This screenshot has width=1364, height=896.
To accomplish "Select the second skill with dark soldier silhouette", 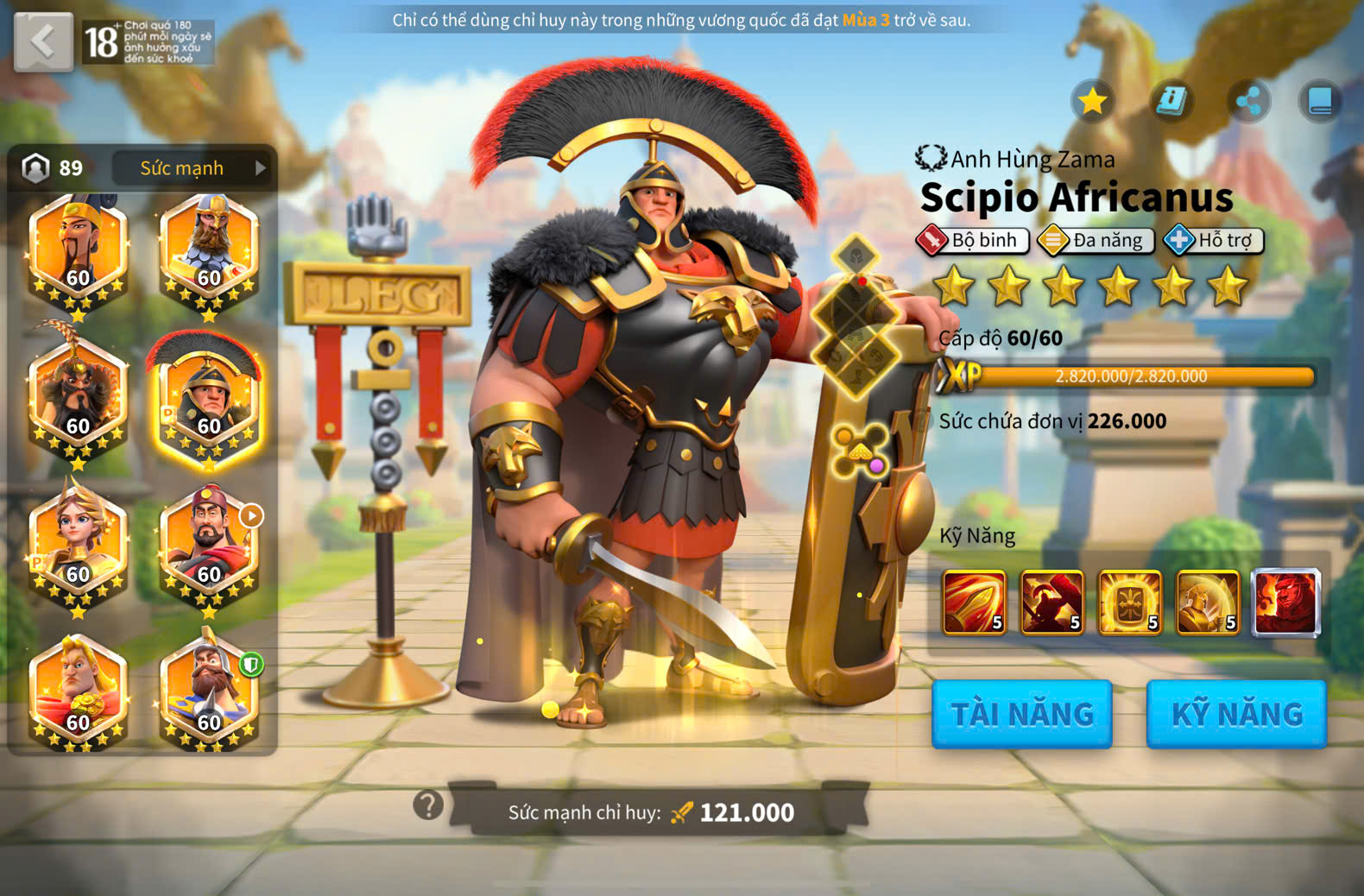I will [x=1051, y=602].
